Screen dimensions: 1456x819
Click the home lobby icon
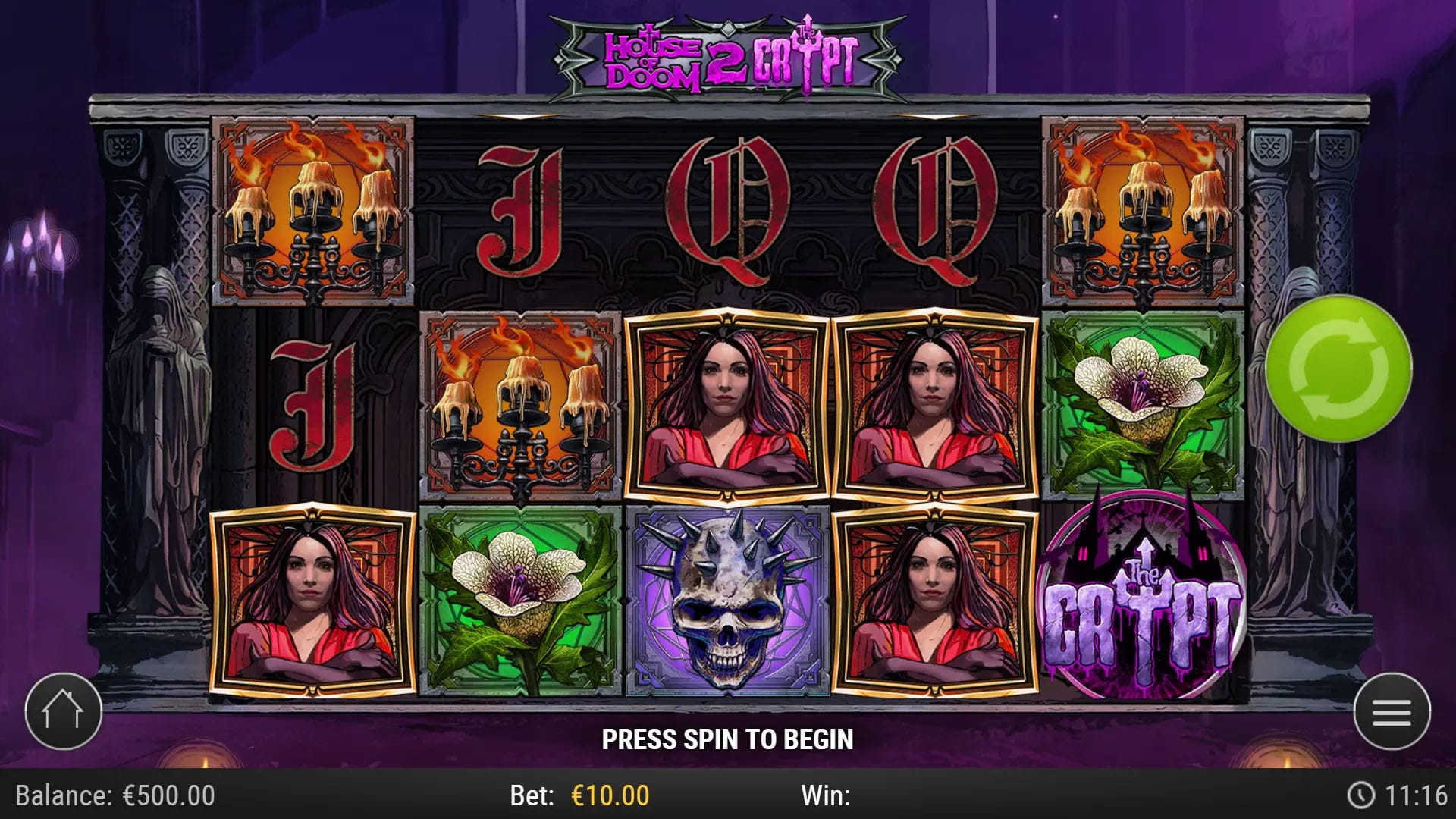[x=64, y=710]
